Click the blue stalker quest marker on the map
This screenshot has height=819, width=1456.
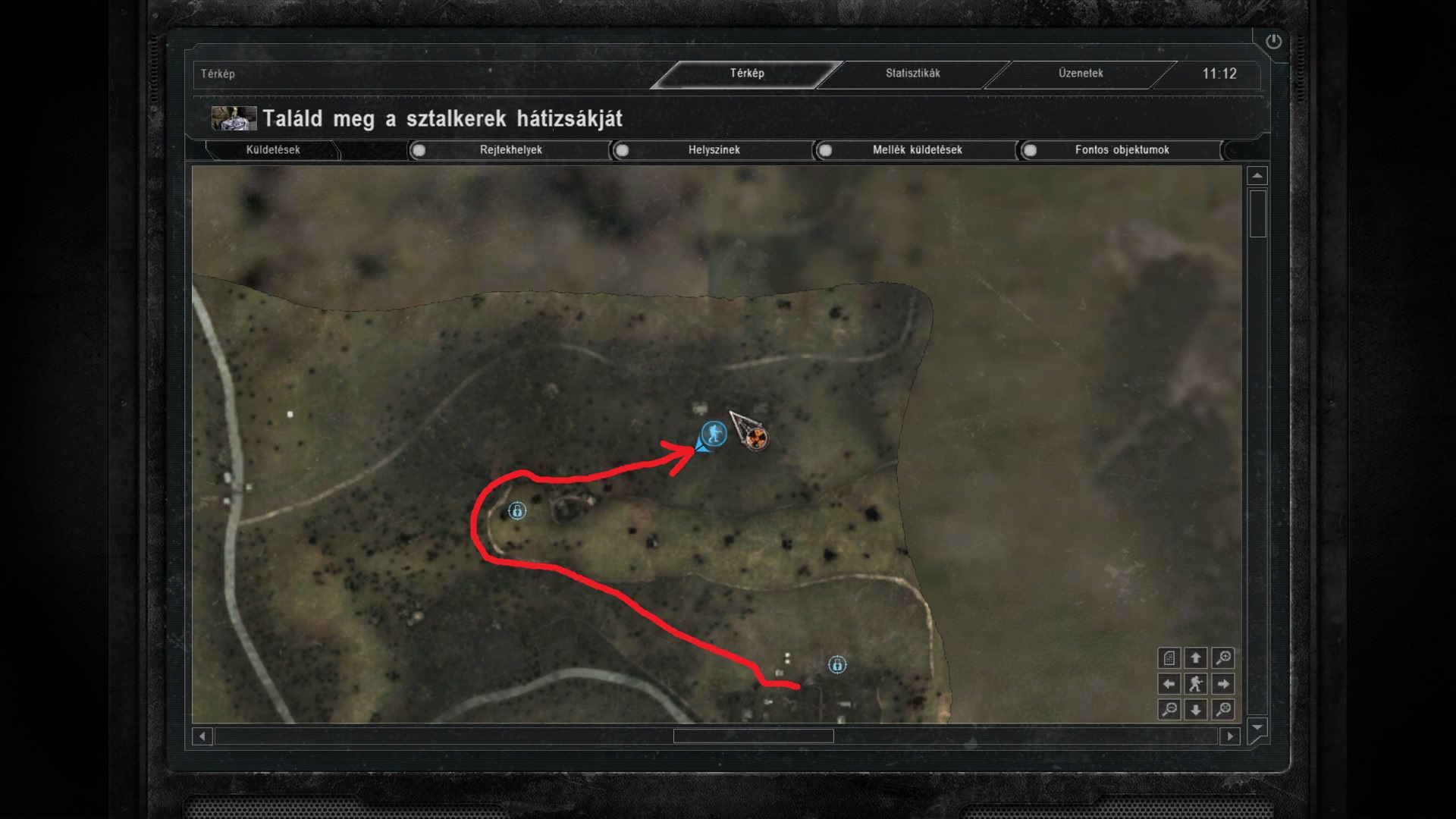(x=713, y=434)
